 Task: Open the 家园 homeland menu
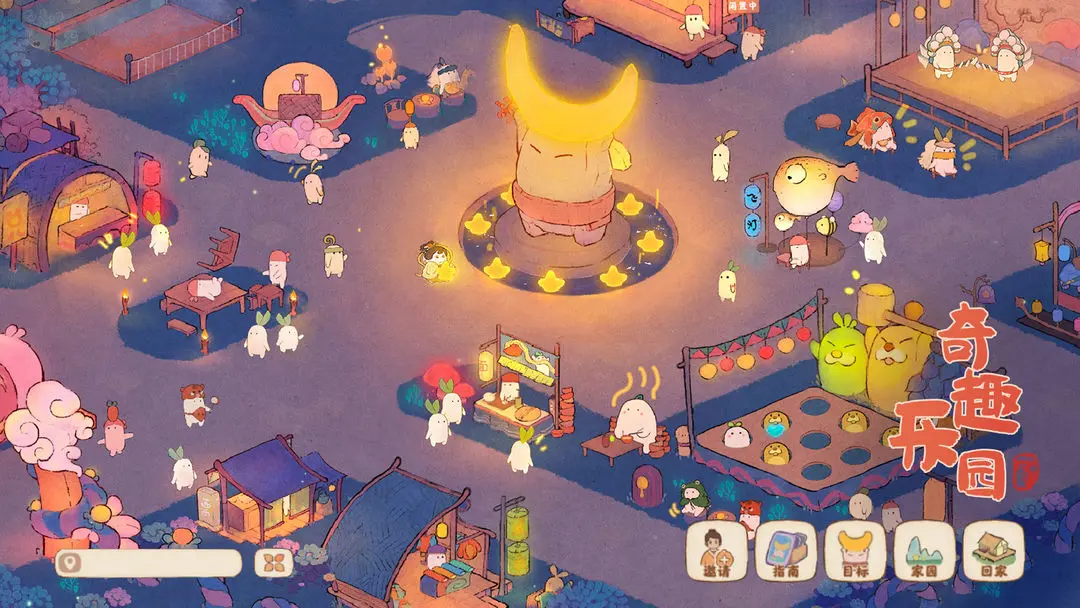pyautogui.click(x=924, y=551)
